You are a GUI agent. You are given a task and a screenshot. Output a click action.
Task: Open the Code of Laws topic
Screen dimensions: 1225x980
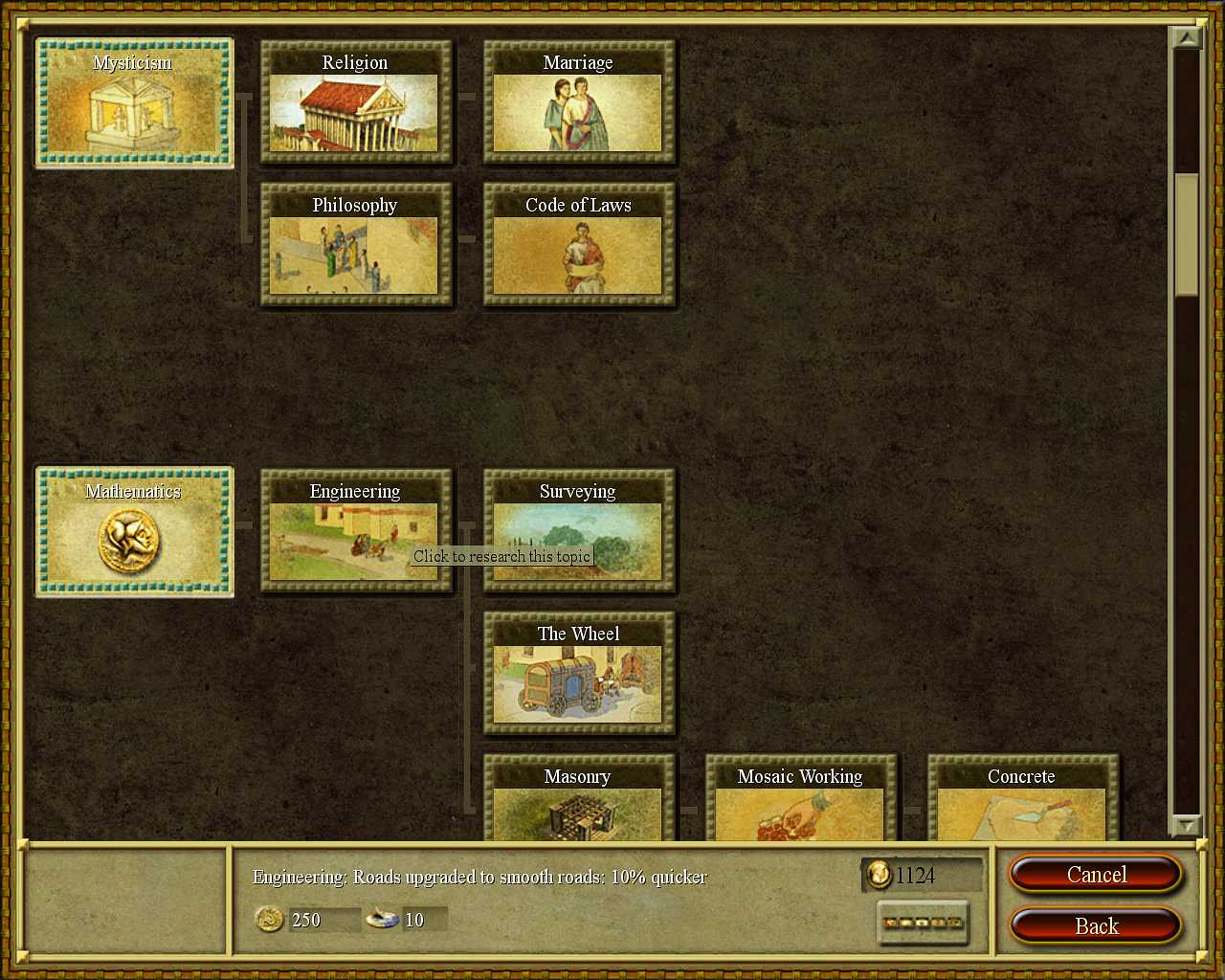(578, 246)
